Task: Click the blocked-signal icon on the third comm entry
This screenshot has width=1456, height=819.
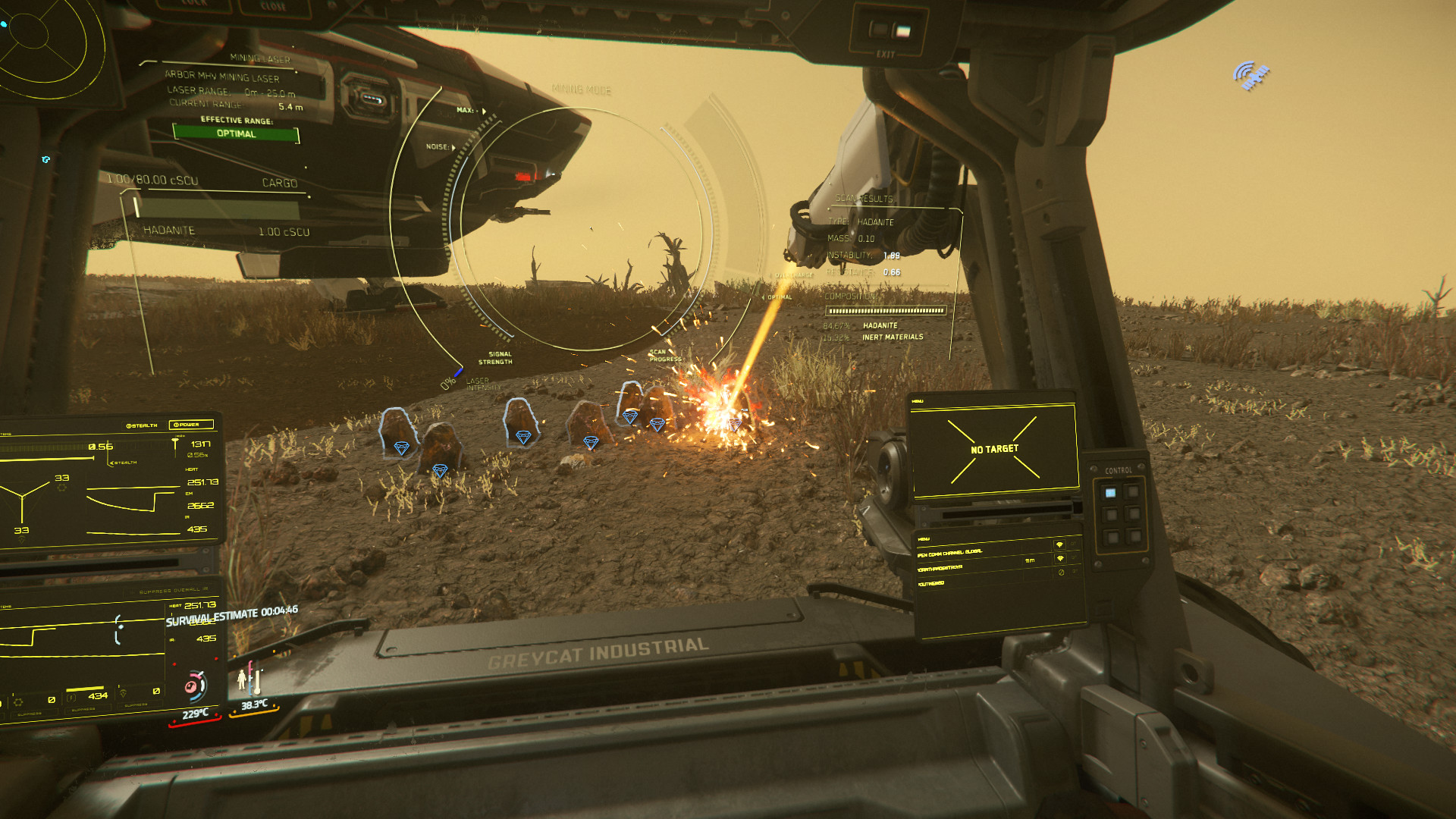Action: [x=1060, y=573]
